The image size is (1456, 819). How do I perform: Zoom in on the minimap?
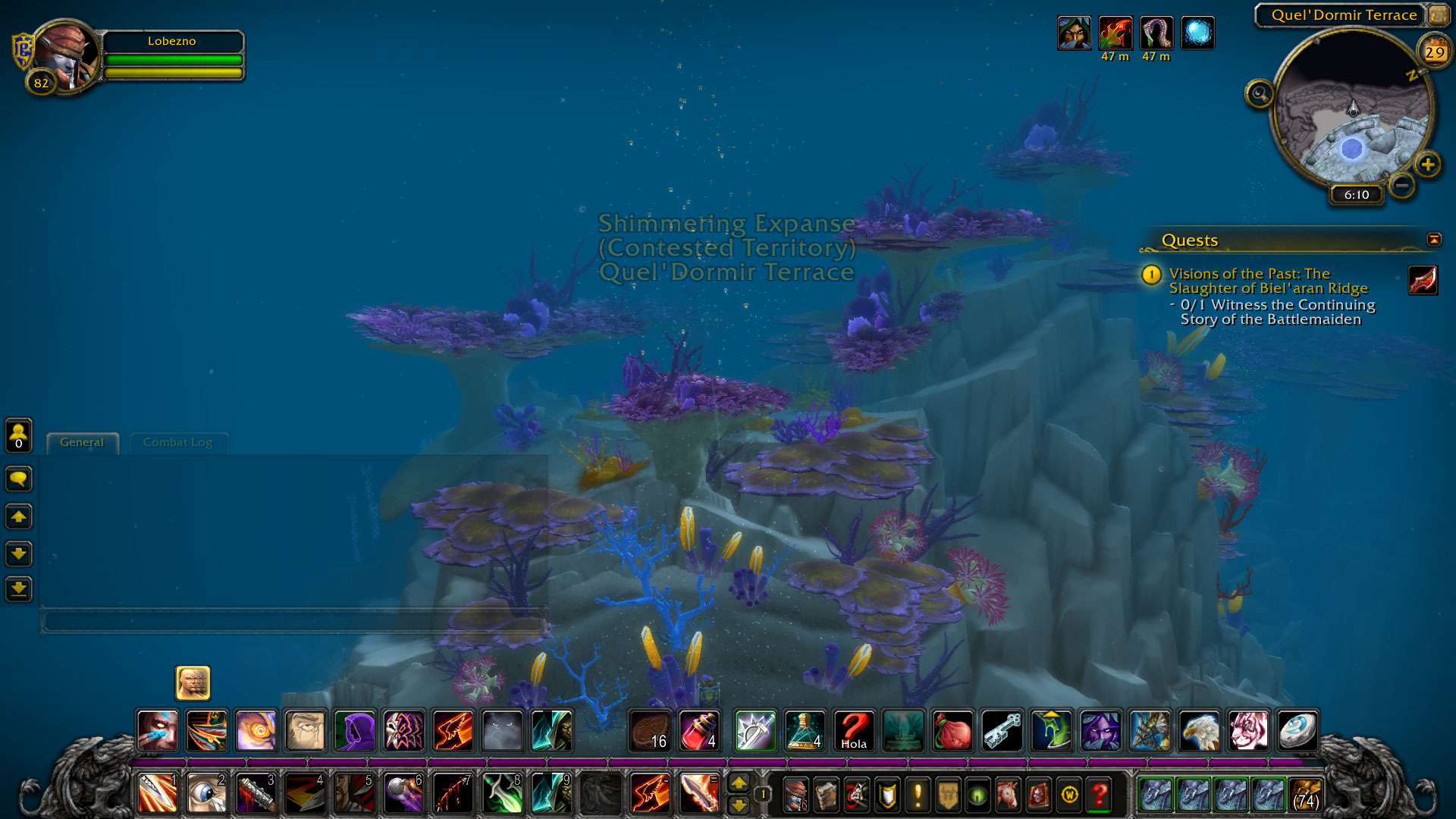(1428, 165)
